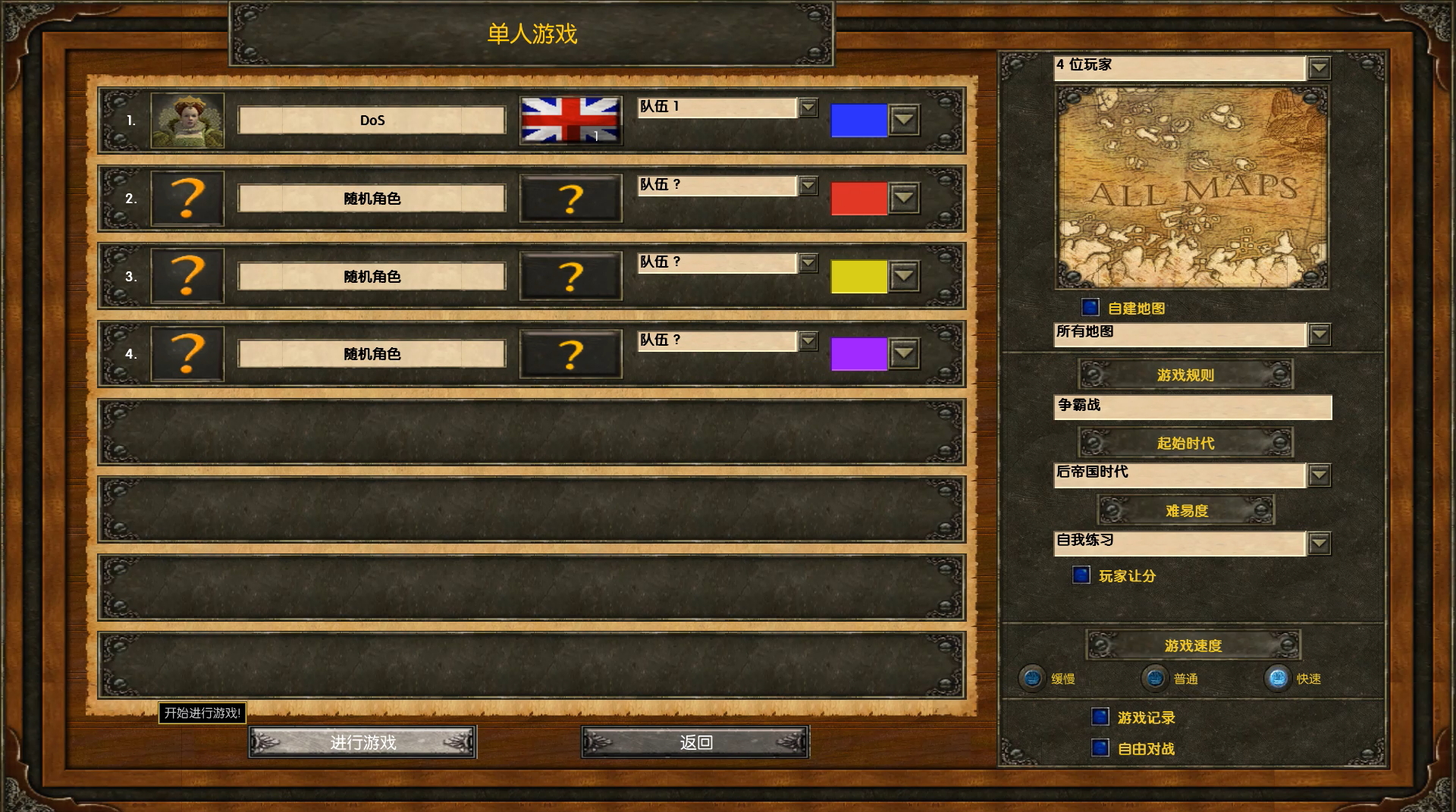The image size is (1456, 812).
Task: Expand the 4 位玩家 player count dropdown
Action: coord(1317,68)
